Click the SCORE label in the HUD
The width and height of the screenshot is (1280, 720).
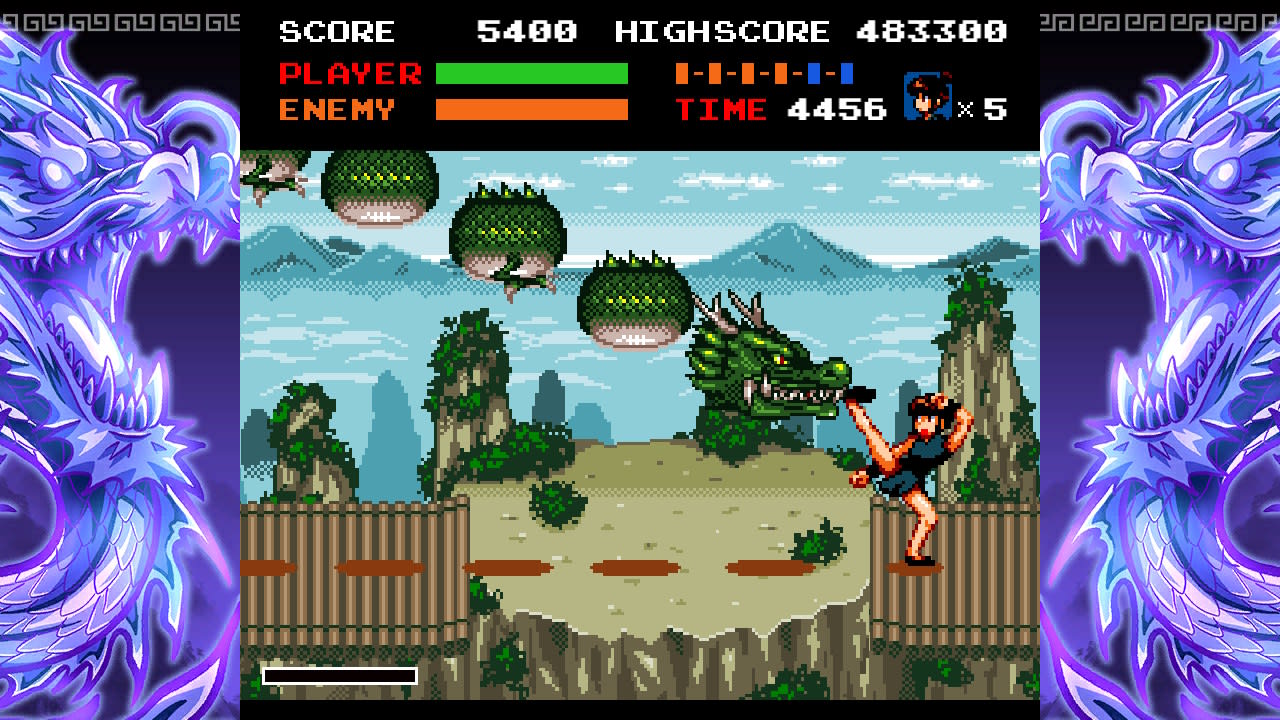pos(336,30)
